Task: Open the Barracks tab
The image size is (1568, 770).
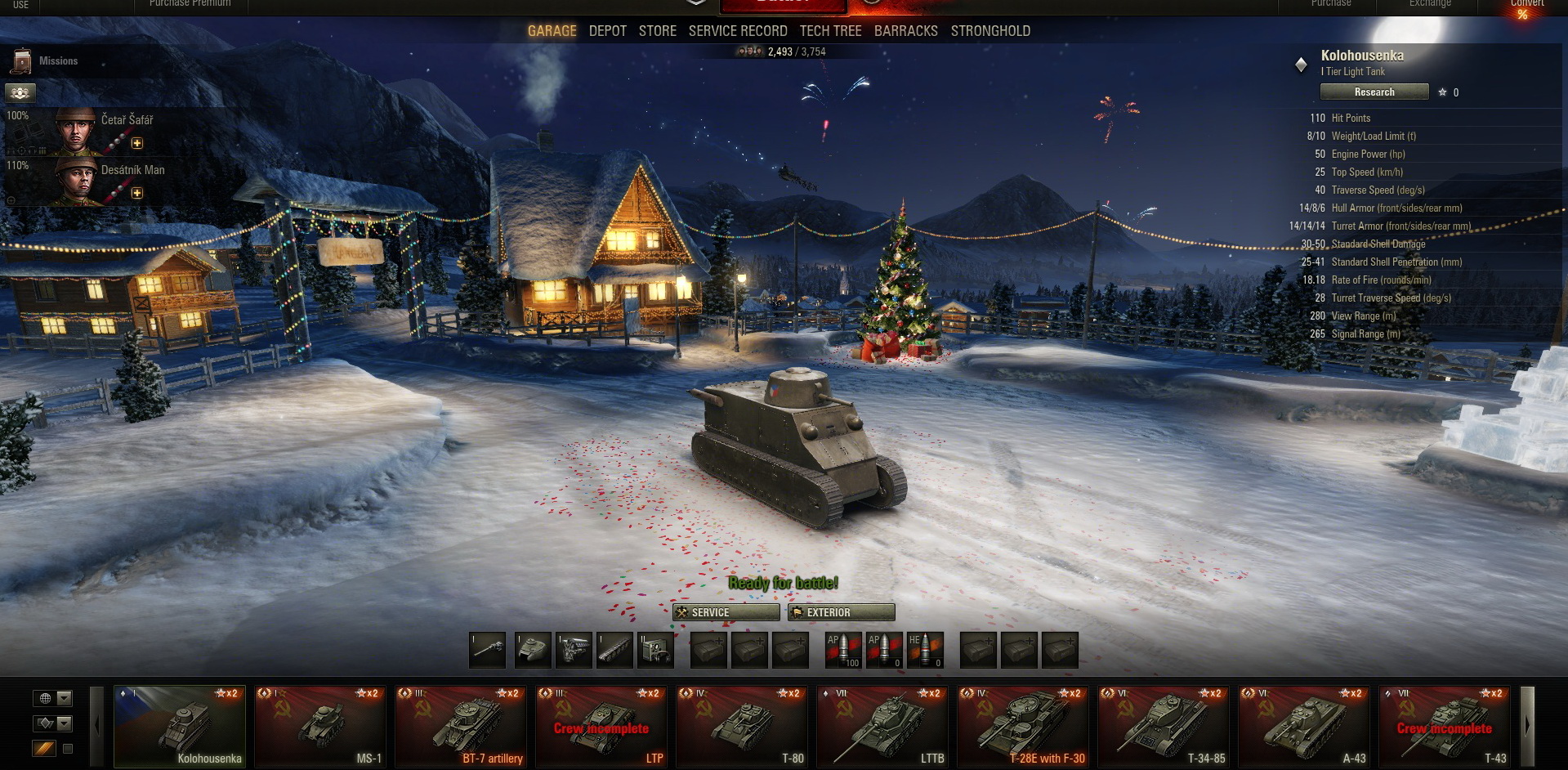Action: [x=905, y=31]
